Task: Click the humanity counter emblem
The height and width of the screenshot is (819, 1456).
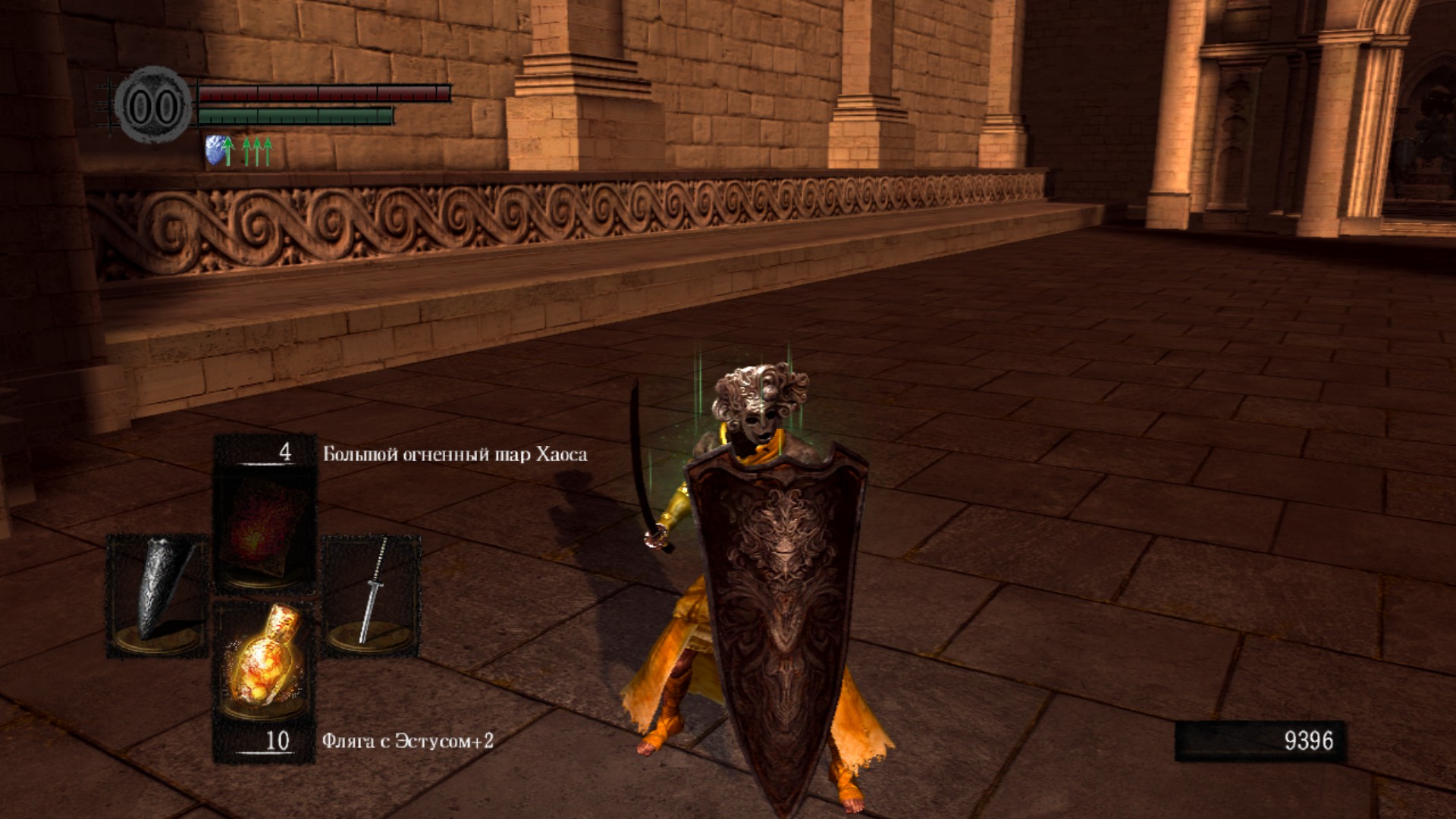Action: [154, 106]
